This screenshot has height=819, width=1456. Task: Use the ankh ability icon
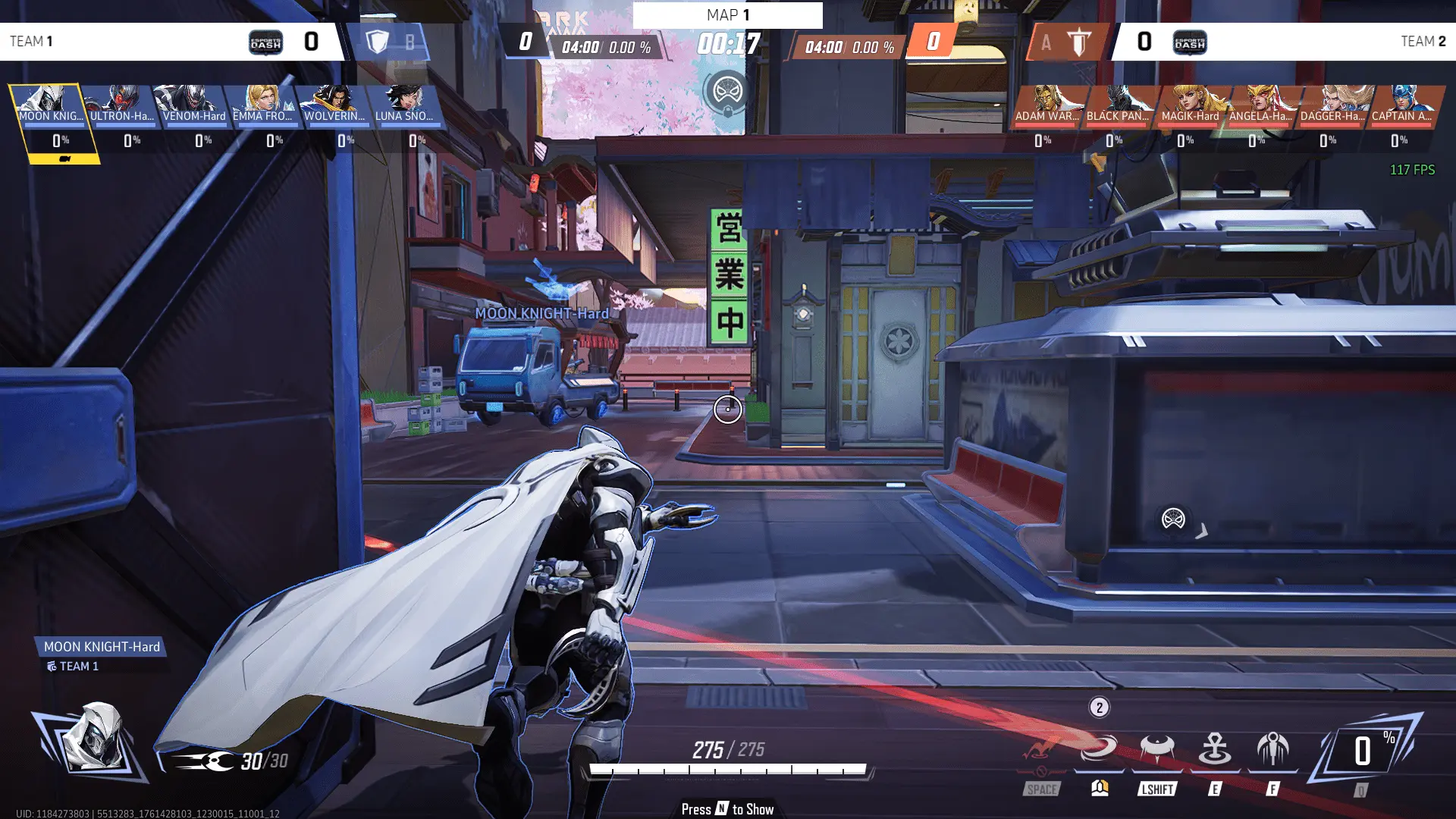[1215, 749]
